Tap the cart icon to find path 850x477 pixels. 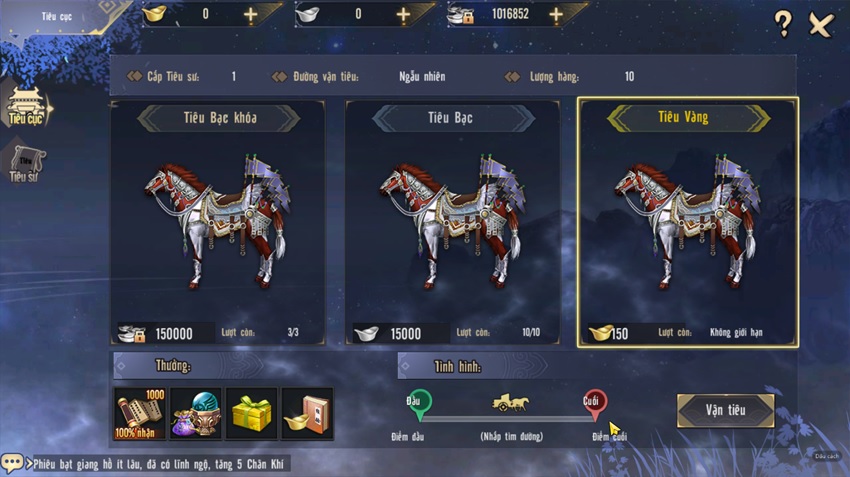coord(509,403)
